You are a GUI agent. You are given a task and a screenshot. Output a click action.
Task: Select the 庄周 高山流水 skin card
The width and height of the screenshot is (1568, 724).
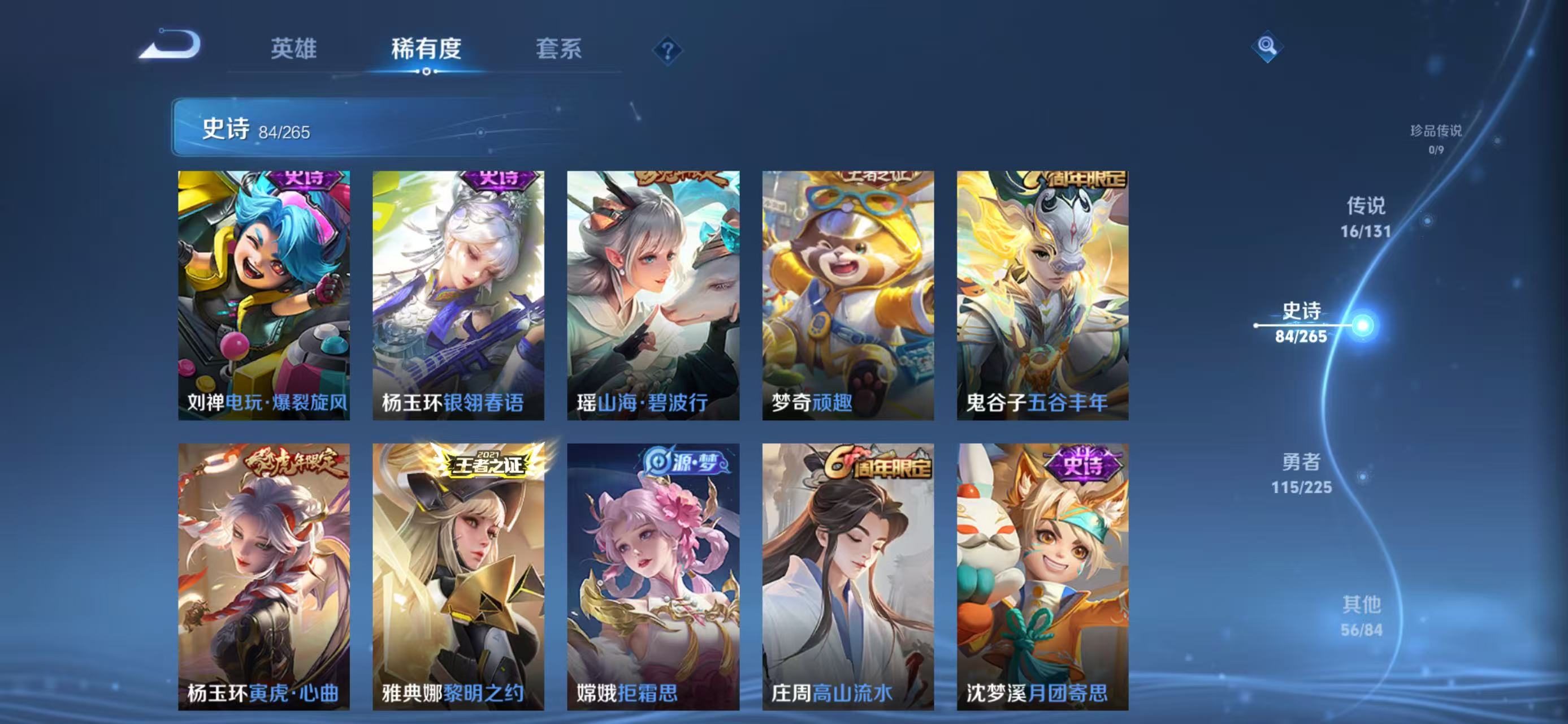[848, 576]
